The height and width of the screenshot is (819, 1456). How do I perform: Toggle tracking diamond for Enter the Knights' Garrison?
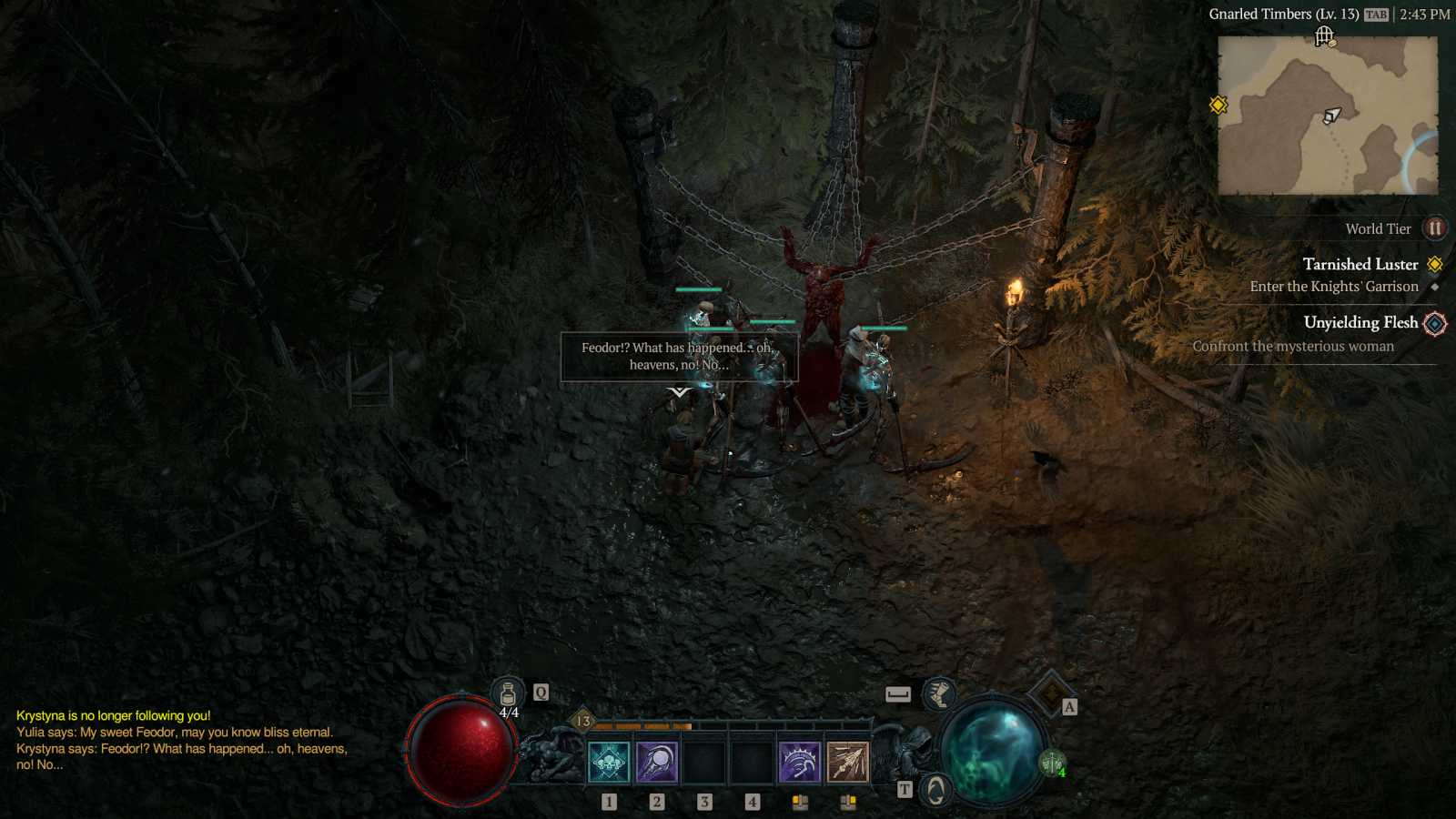[1435, 287]
